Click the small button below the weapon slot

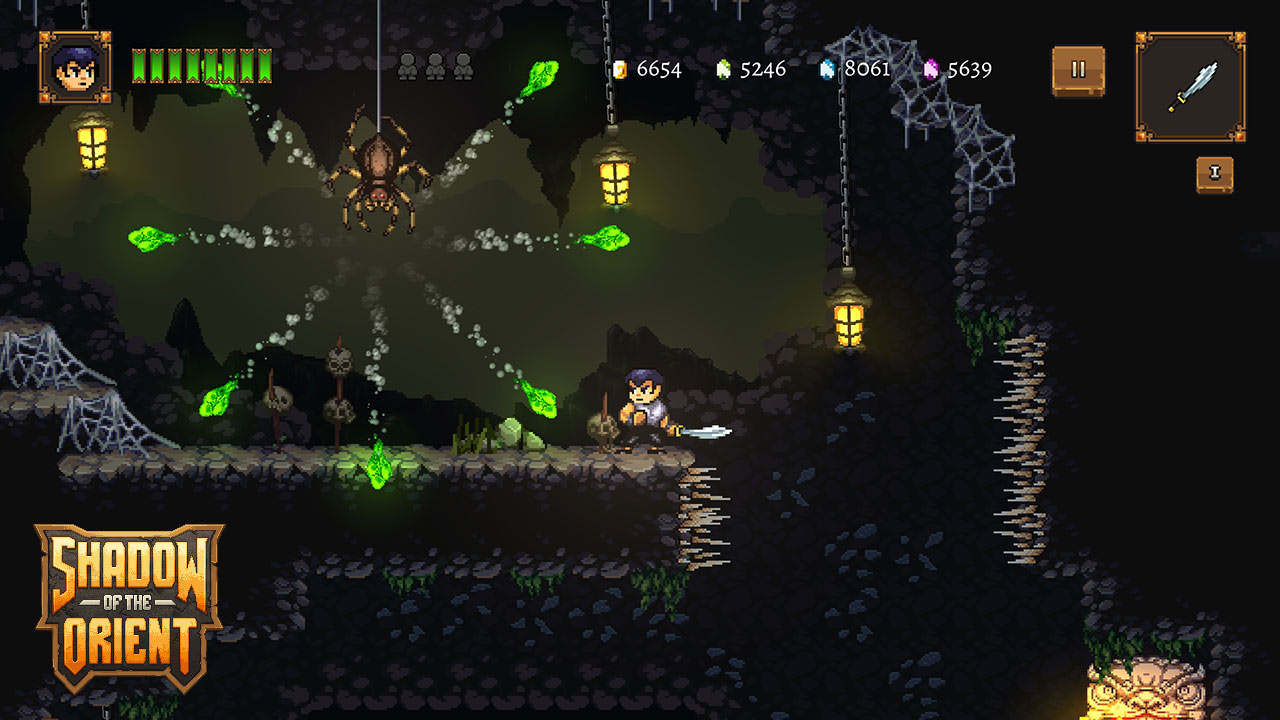1215,174
